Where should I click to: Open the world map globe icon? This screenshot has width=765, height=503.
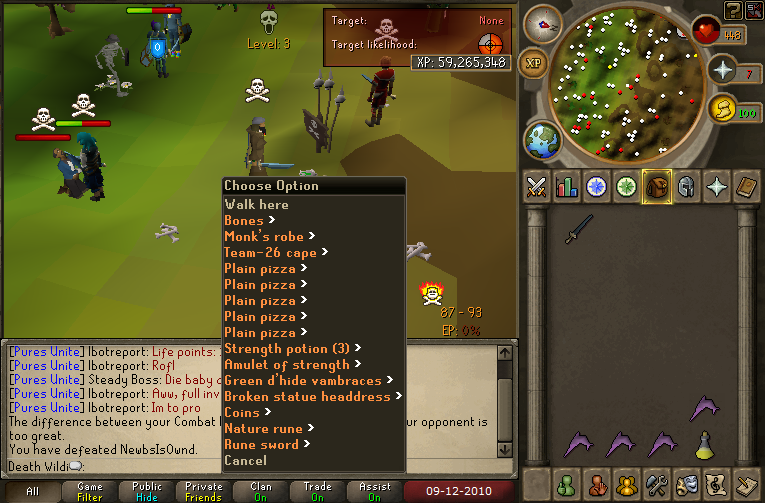541,137
